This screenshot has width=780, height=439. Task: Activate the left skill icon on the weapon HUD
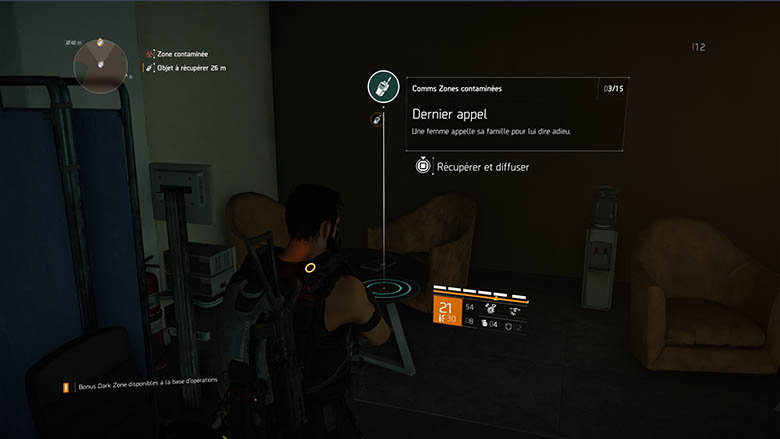pyautogui.click(x=492, y=309)
